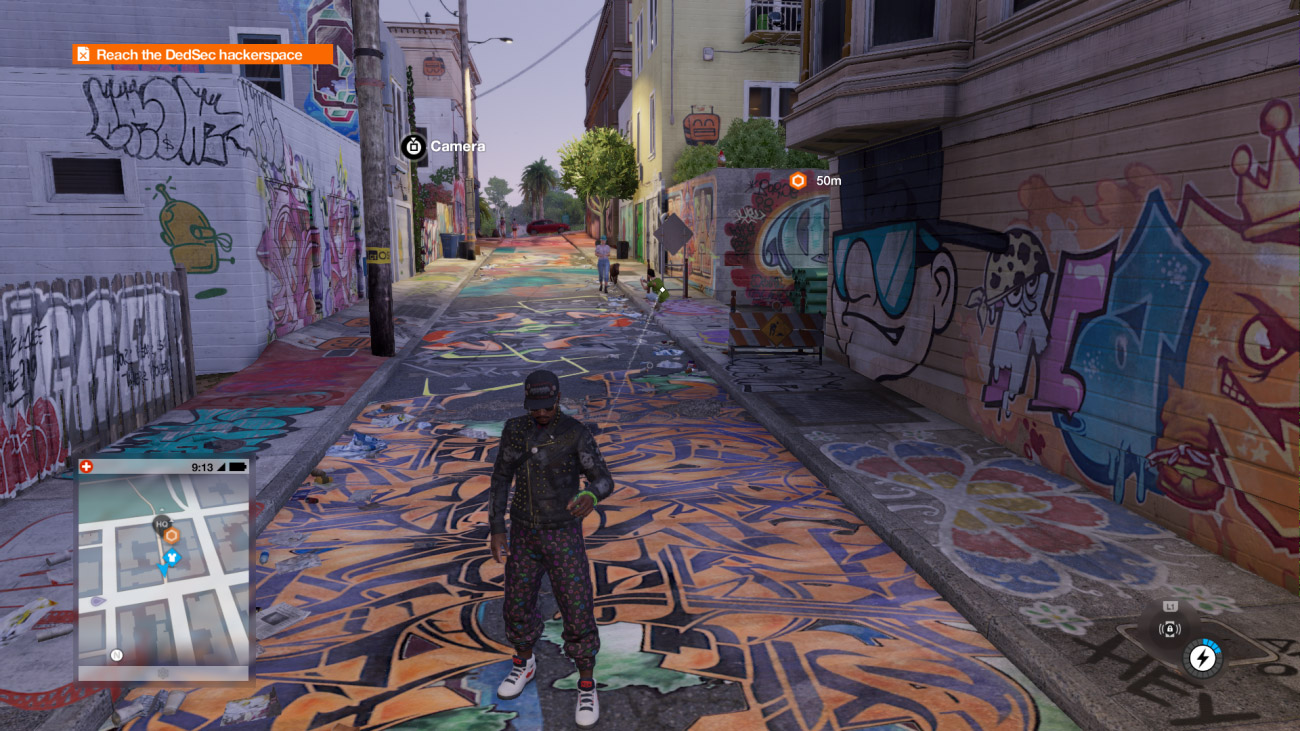Click the Camera hack marker
The image size is (1300, 731).
point(413,146)
